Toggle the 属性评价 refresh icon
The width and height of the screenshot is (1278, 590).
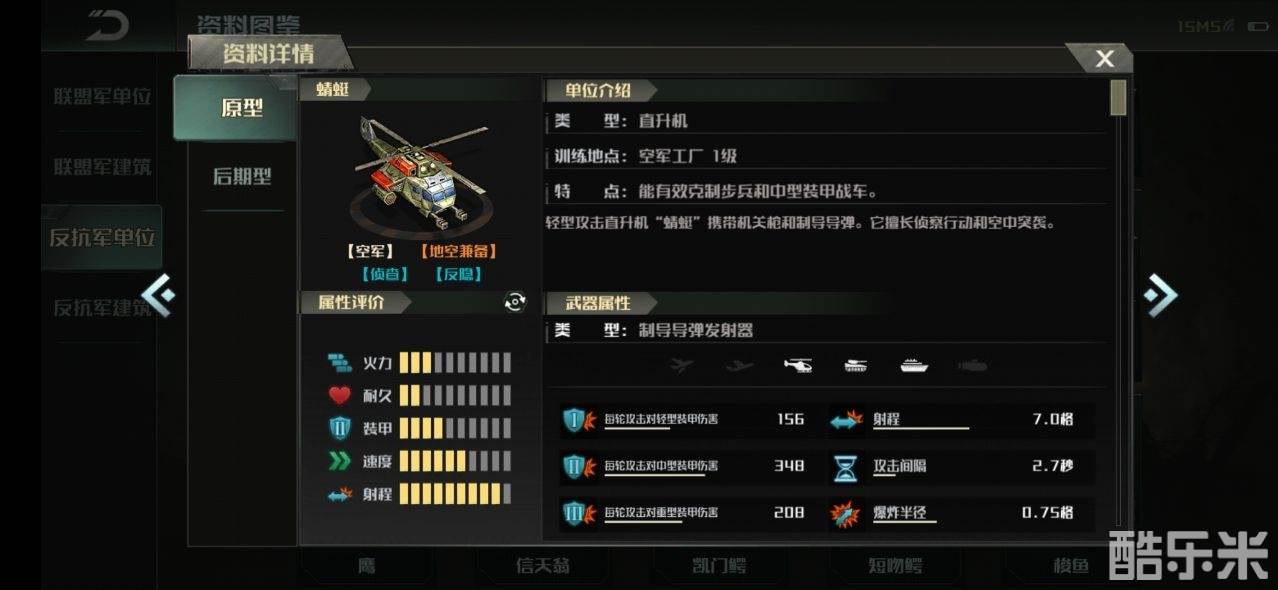point(515,302)
